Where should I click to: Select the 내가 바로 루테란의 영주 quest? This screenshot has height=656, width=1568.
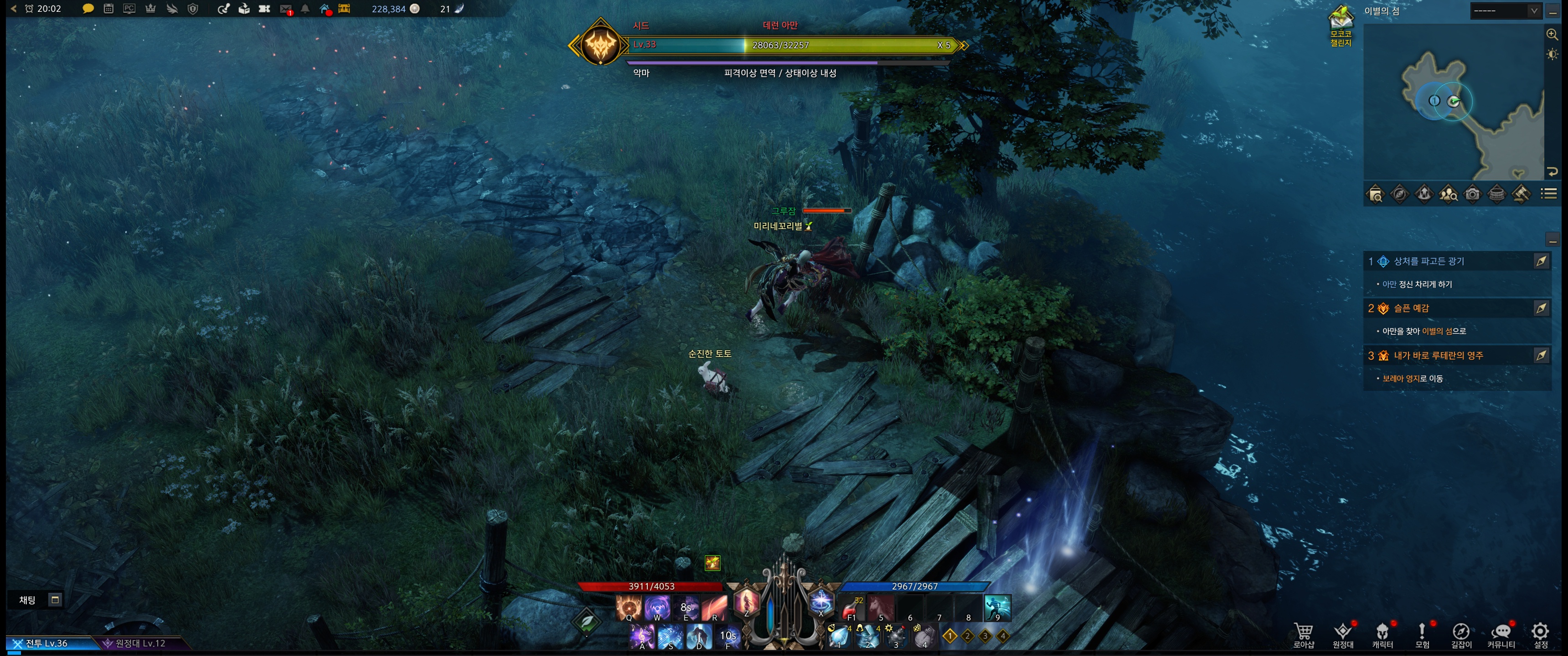click(x=1438, y=355)
